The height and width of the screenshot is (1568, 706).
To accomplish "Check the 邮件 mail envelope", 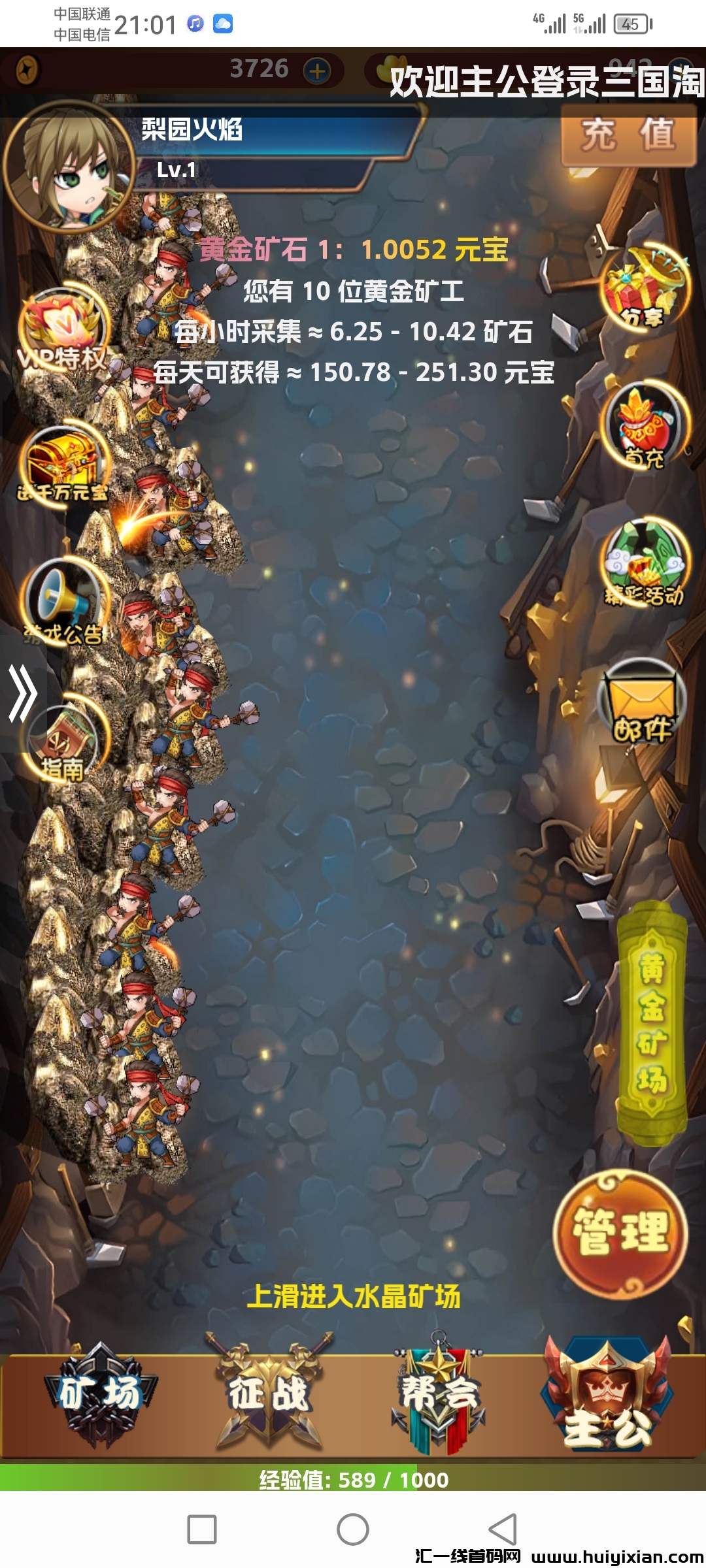I will tap(642, 702).
